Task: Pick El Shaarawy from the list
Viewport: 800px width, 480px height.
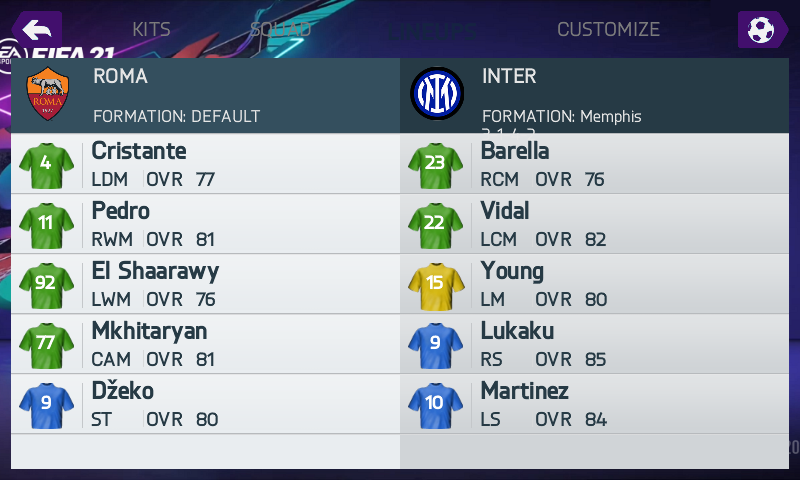Action: (x=205, y=284)
